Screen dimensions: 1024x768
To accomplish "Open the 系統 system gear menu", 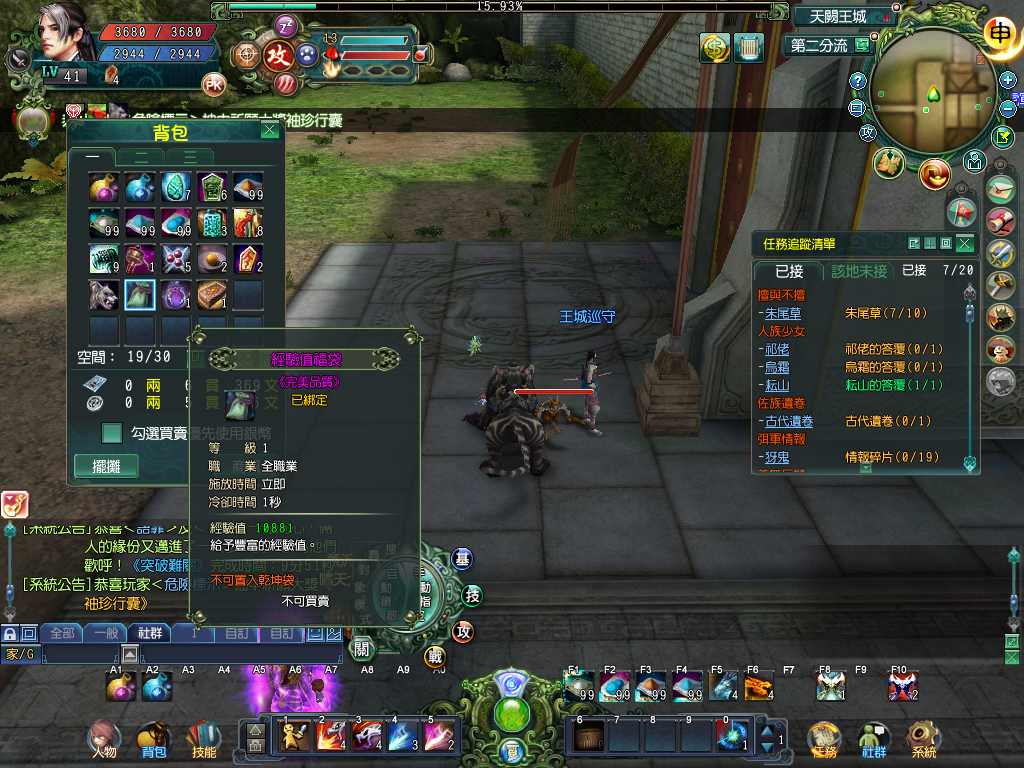I will point(923,739).
